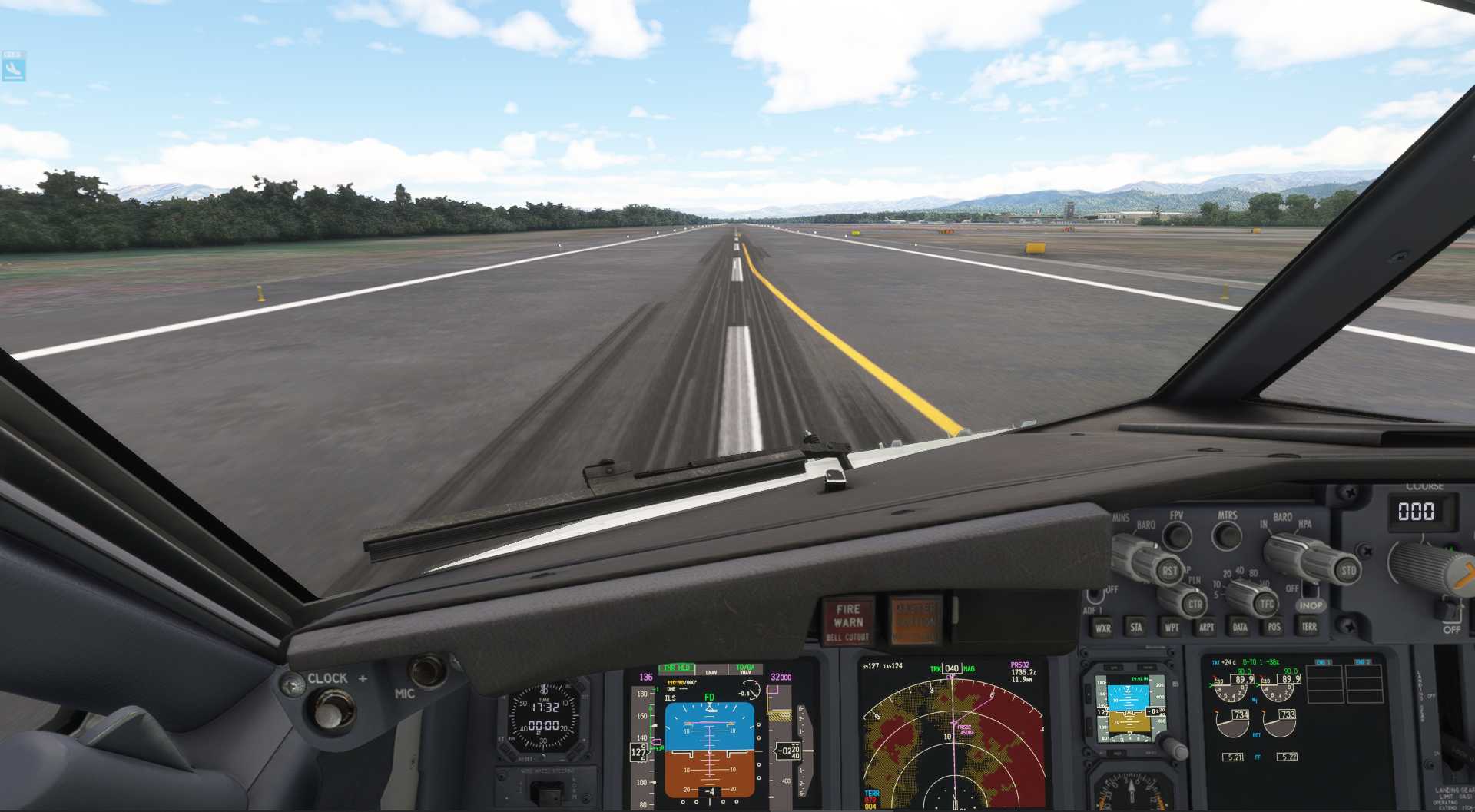The width and height of the screenshot is (1475, 812).
Task: Turn on the TERR terrain display button
Action: (1309, 627)
